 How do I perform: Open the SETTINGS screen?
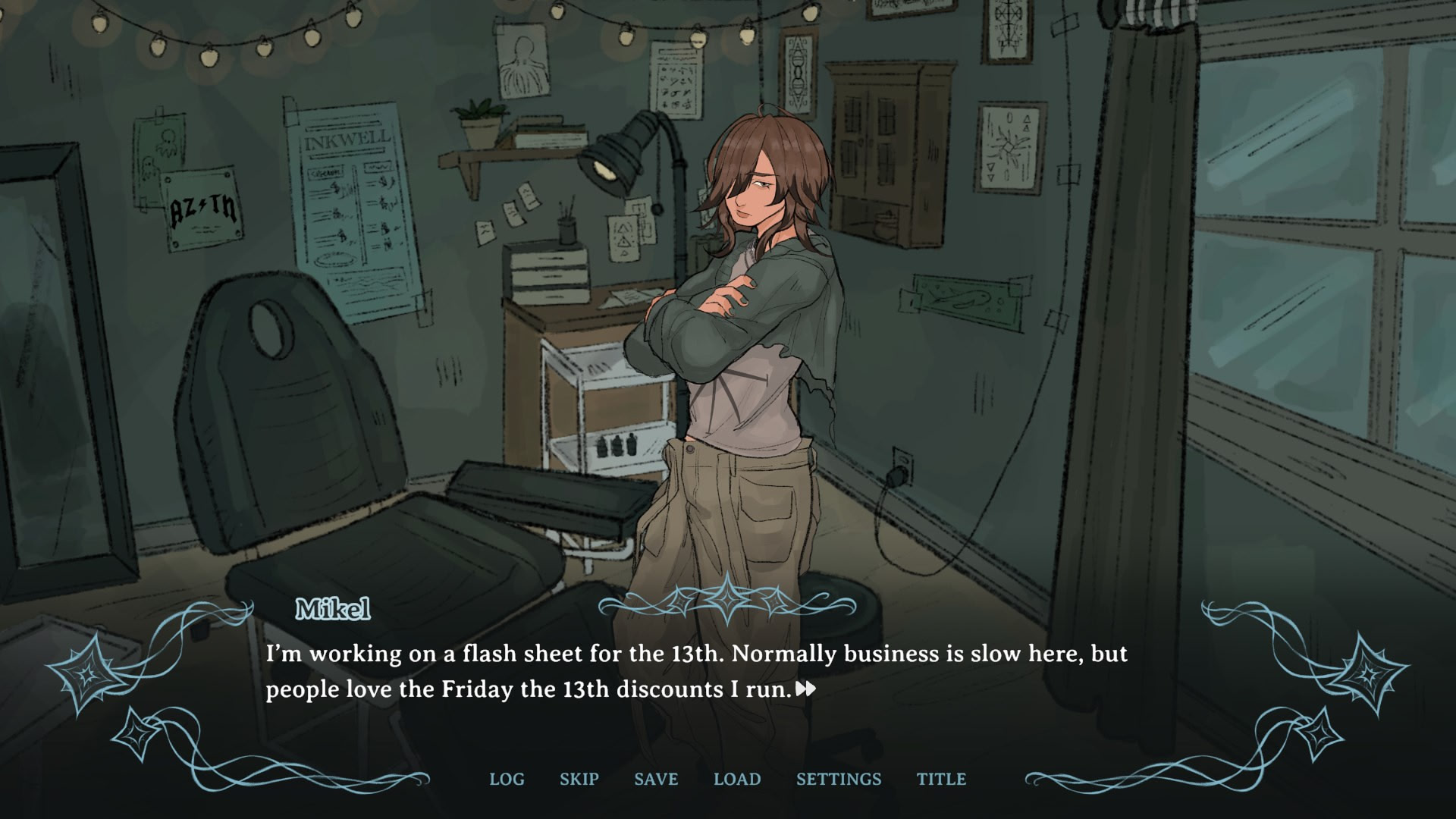[x=839, y=779]
